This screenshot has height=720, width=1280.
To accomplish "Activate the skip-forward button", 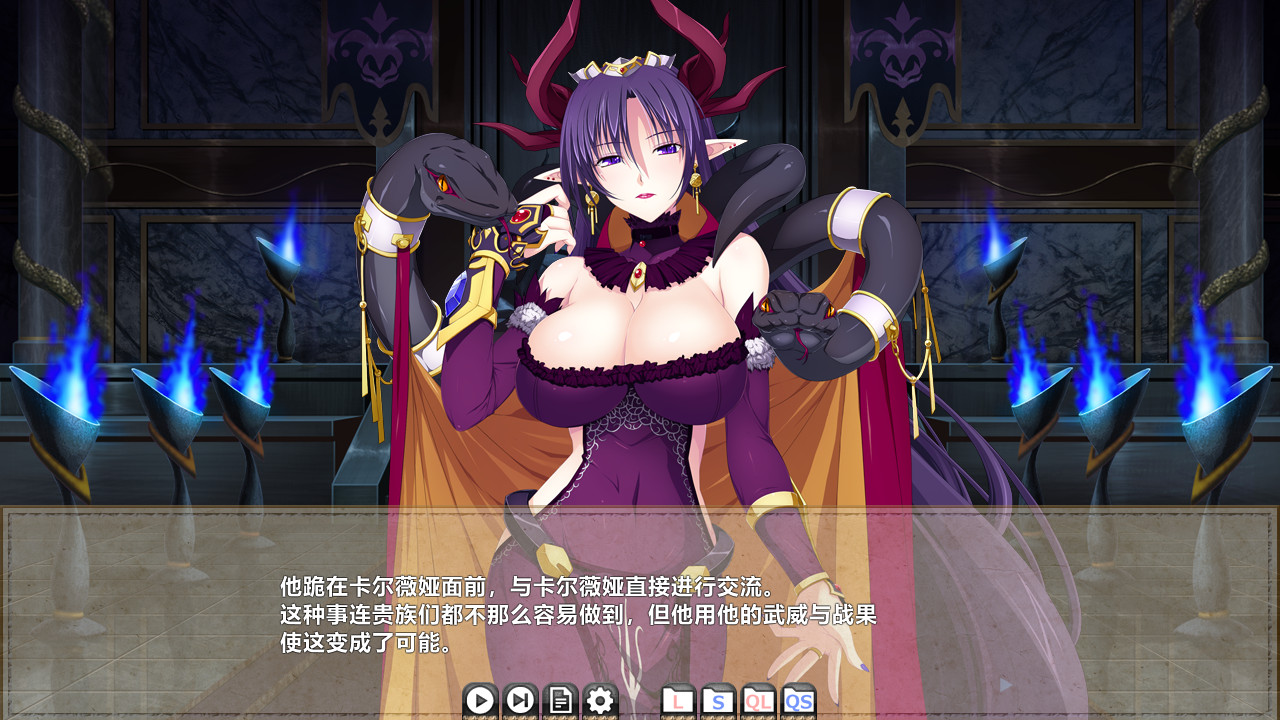I will click(x=520, y=701).
